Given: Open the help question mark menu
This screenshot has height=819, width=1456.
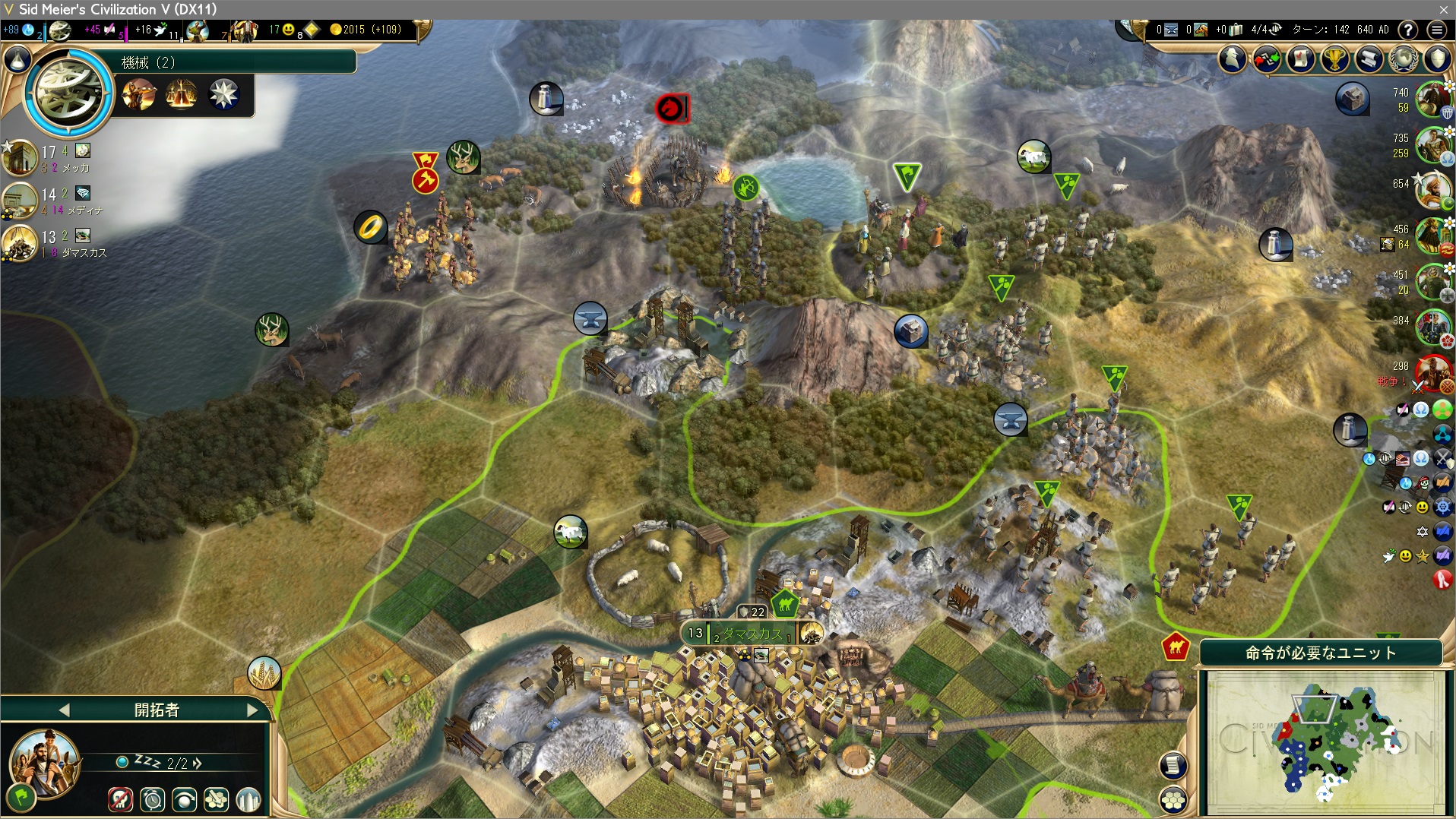Looking at the screenshot, I should 1407,30.
